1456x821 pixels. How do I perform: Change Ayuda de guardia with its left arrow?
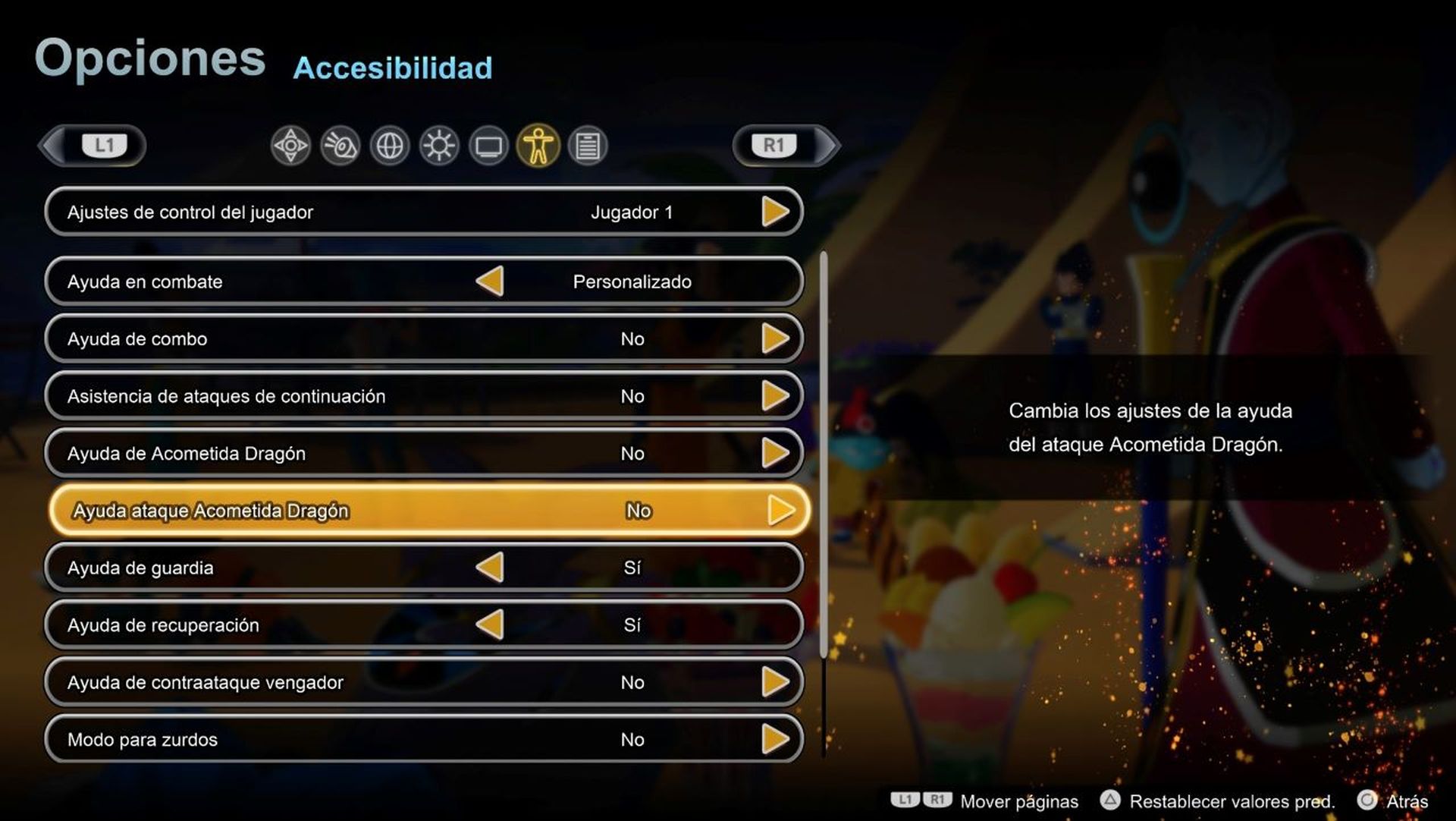pyautogui.click(x=490, y=568)
